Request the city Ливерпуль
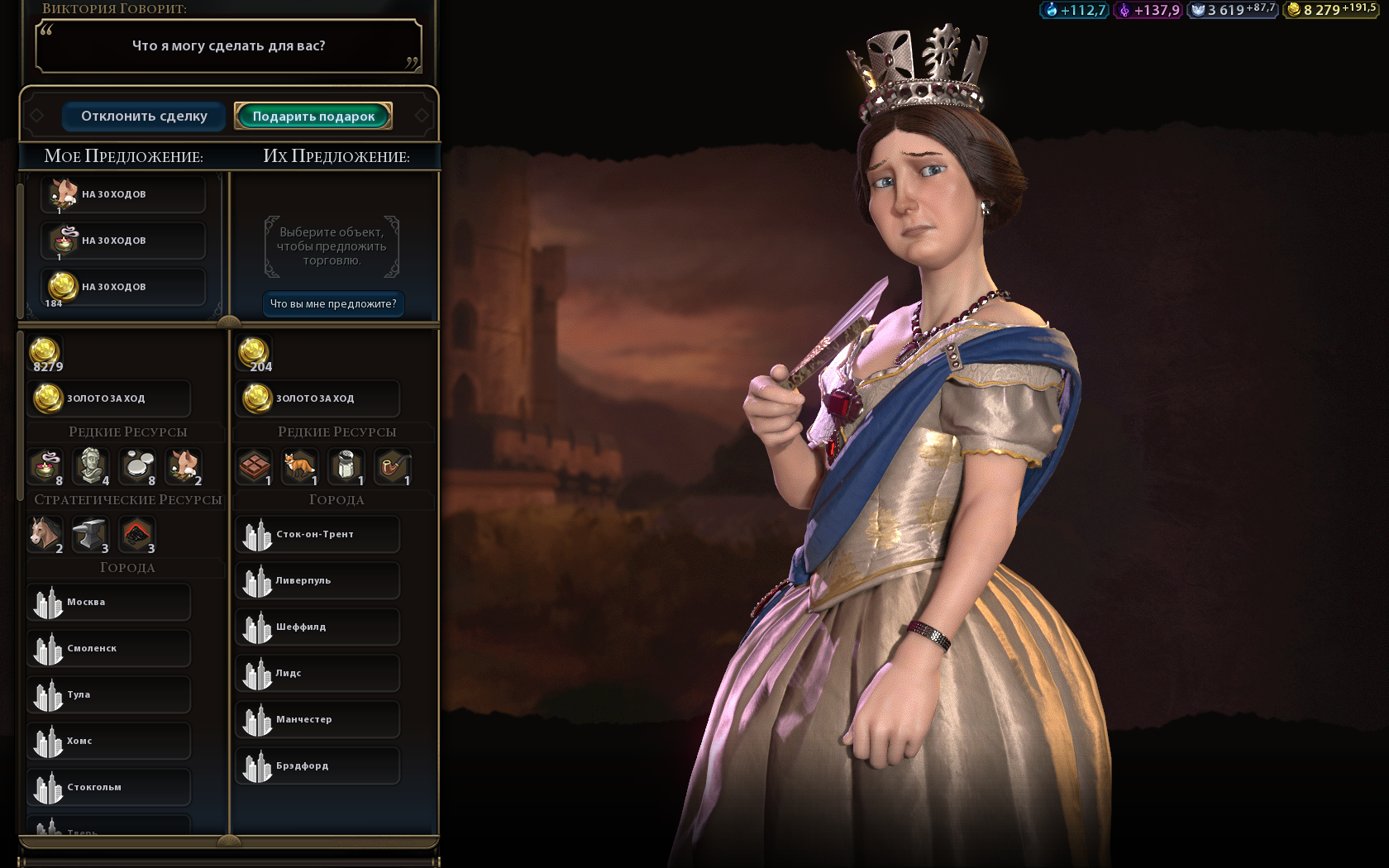Screen dimensions: 1389x868 pos(317,580)
